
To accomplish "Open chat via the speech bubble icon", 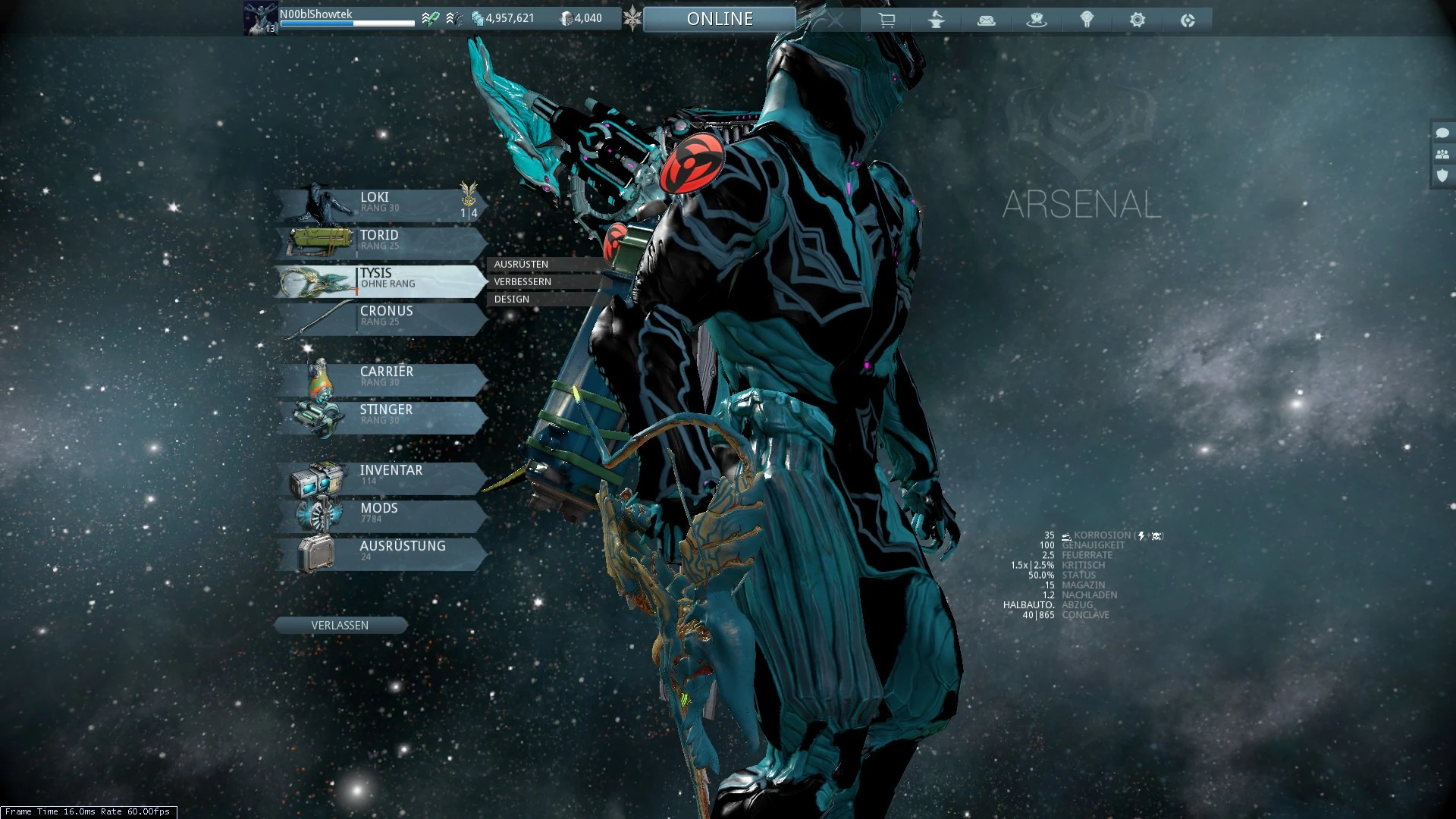I will pos(1442,133).
